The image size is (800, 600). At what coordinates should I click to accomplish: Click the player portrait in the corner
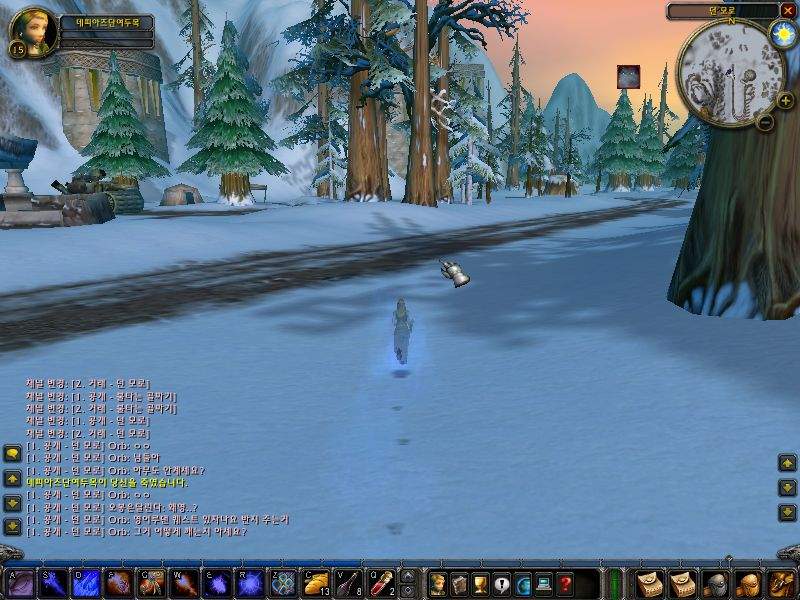coord(31,30)
